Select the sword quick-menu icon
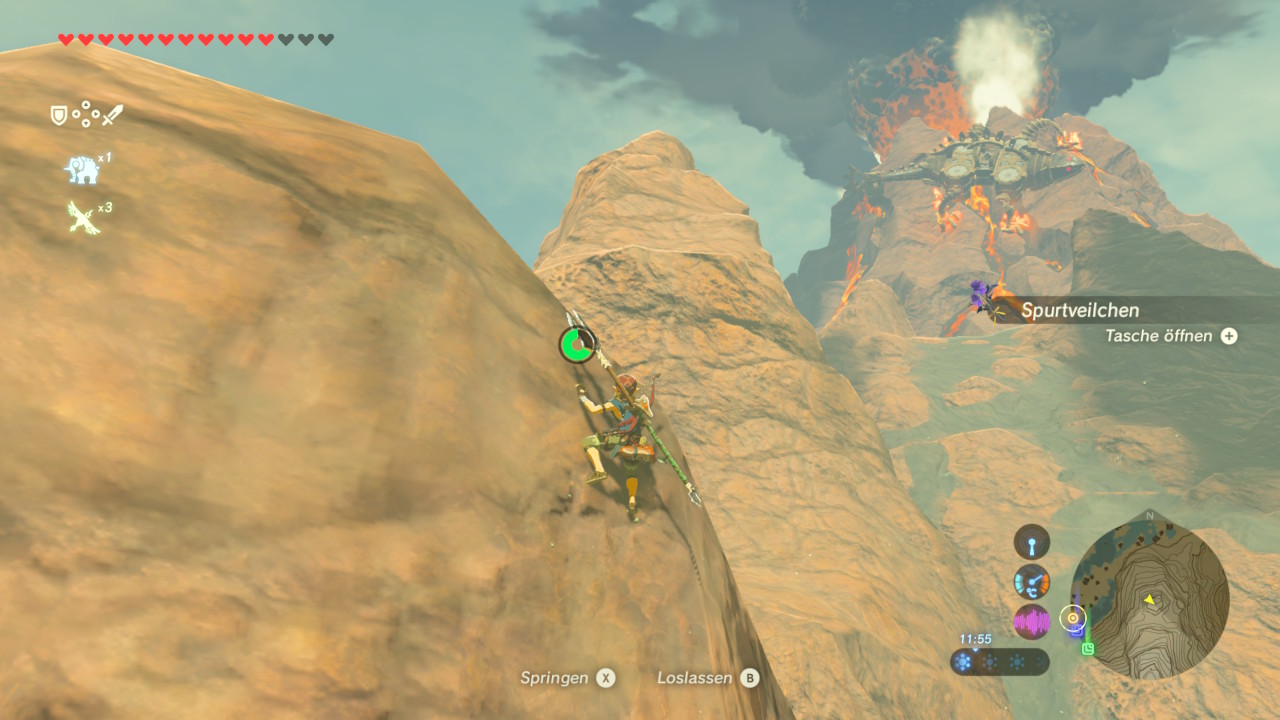1280x720 pixels. [113, 115]
